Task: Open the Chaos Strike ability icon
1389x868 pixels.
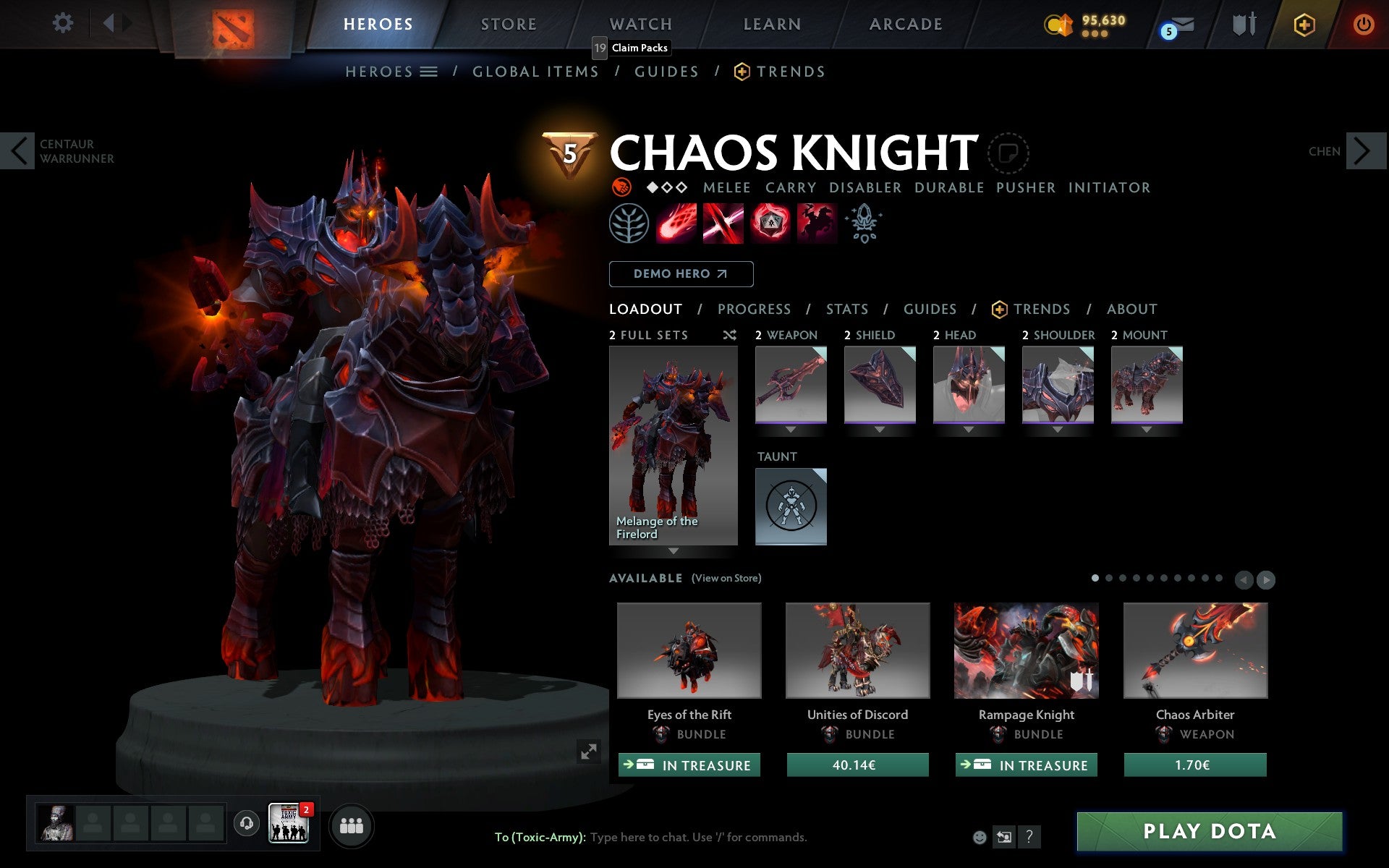Action: [770, 223]
